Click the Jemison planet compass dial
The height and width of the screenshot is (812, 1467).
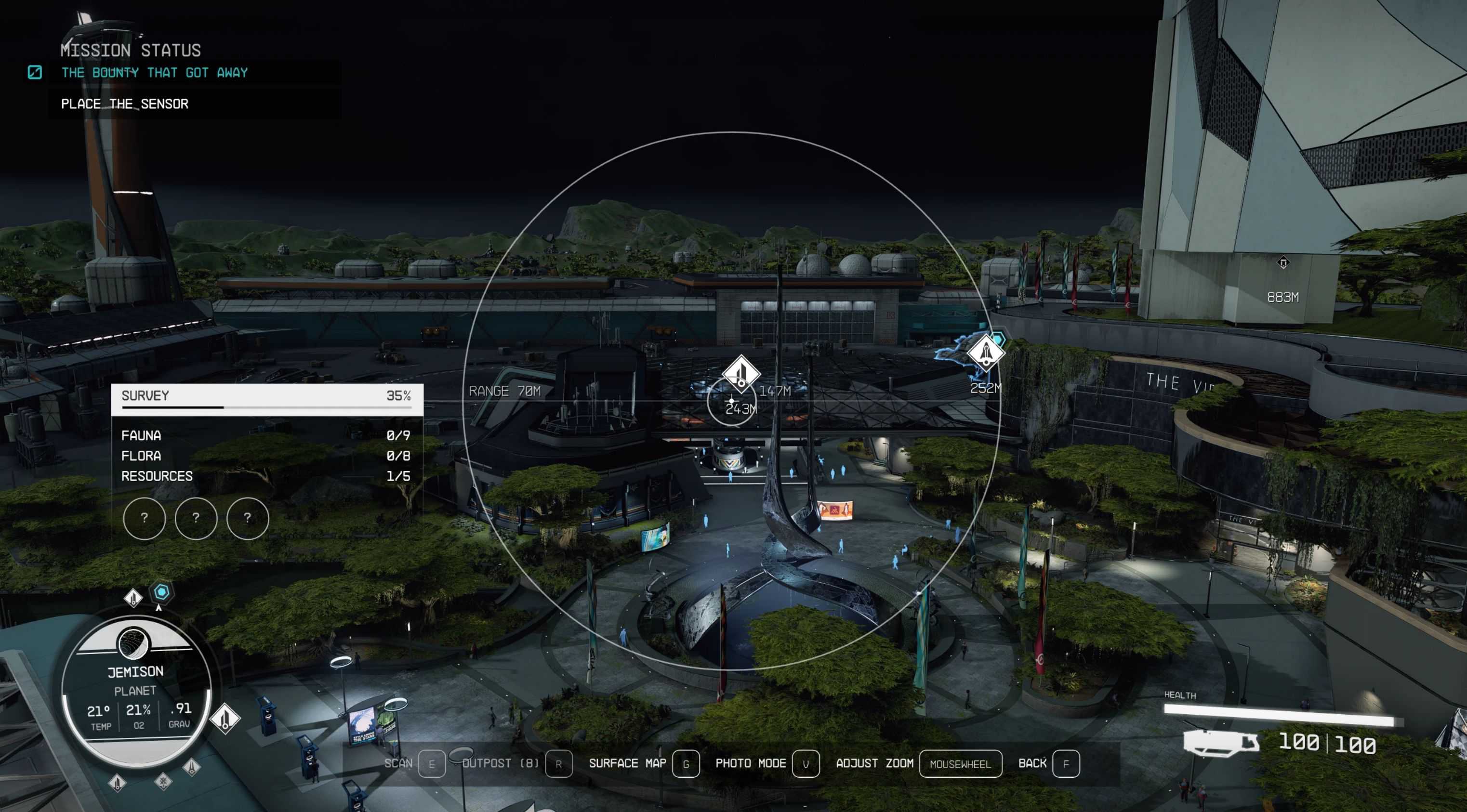tap(136, 688)
